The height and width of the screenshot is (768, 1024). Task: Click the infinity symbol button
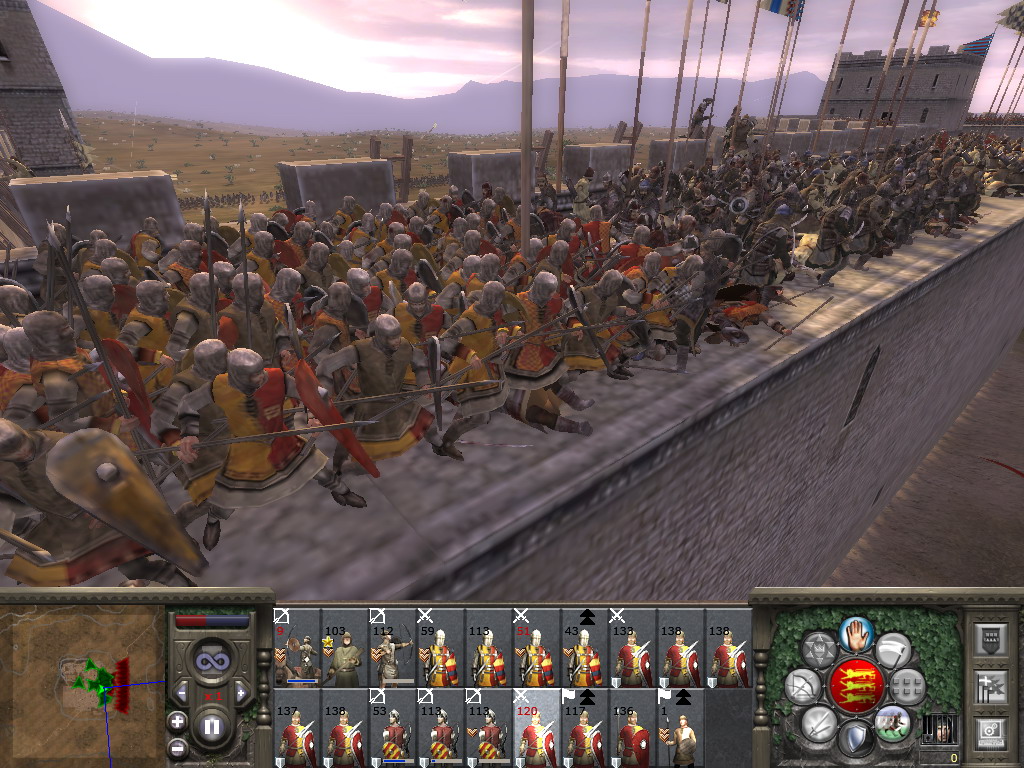tap(211, 661)
